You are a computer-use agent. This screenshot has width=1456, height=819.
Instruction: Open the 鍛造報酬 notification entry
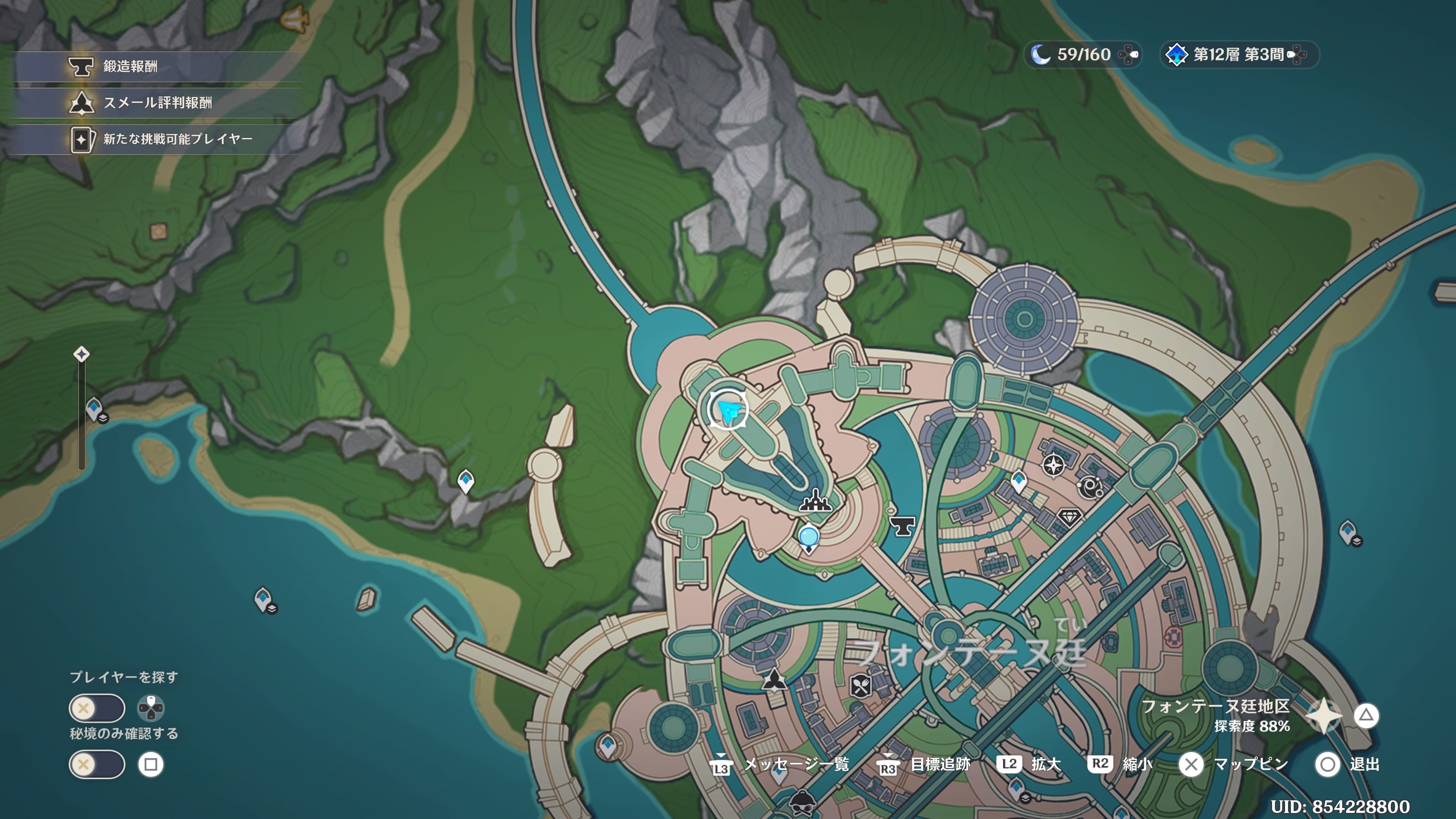click(130, 67)
